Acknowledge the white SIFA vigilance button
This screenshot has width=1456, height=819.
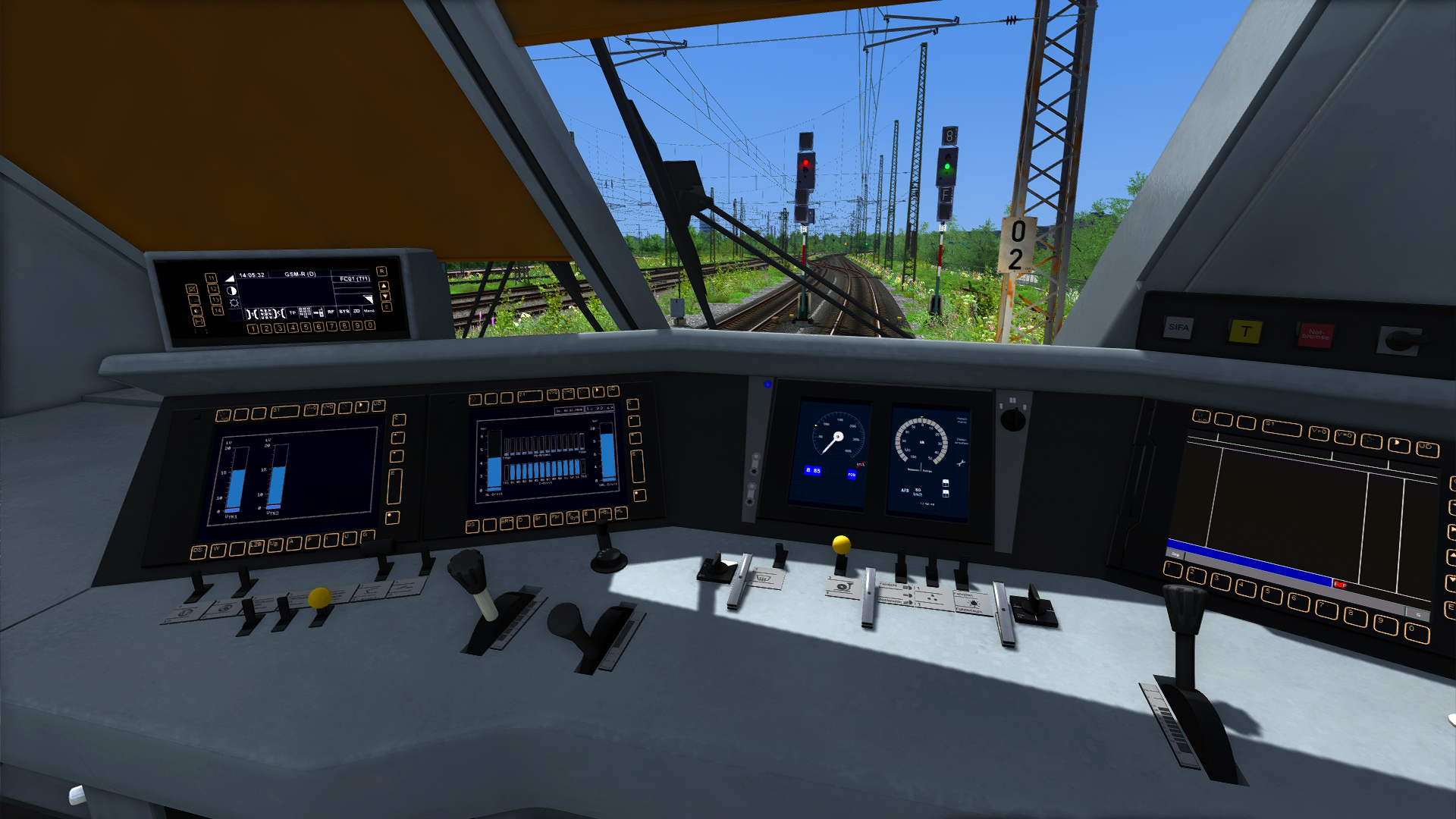(1178, 328)
